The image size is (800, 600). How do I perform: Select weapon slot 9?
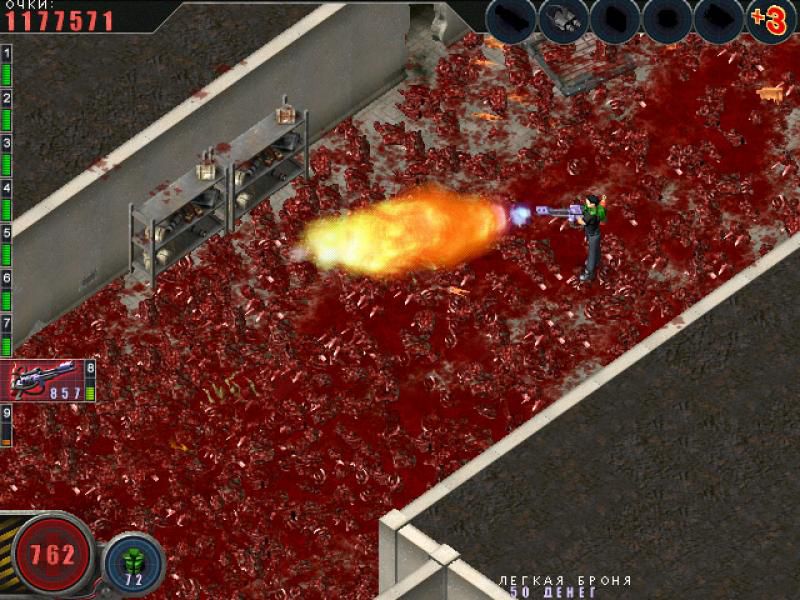tap(6, 425)
